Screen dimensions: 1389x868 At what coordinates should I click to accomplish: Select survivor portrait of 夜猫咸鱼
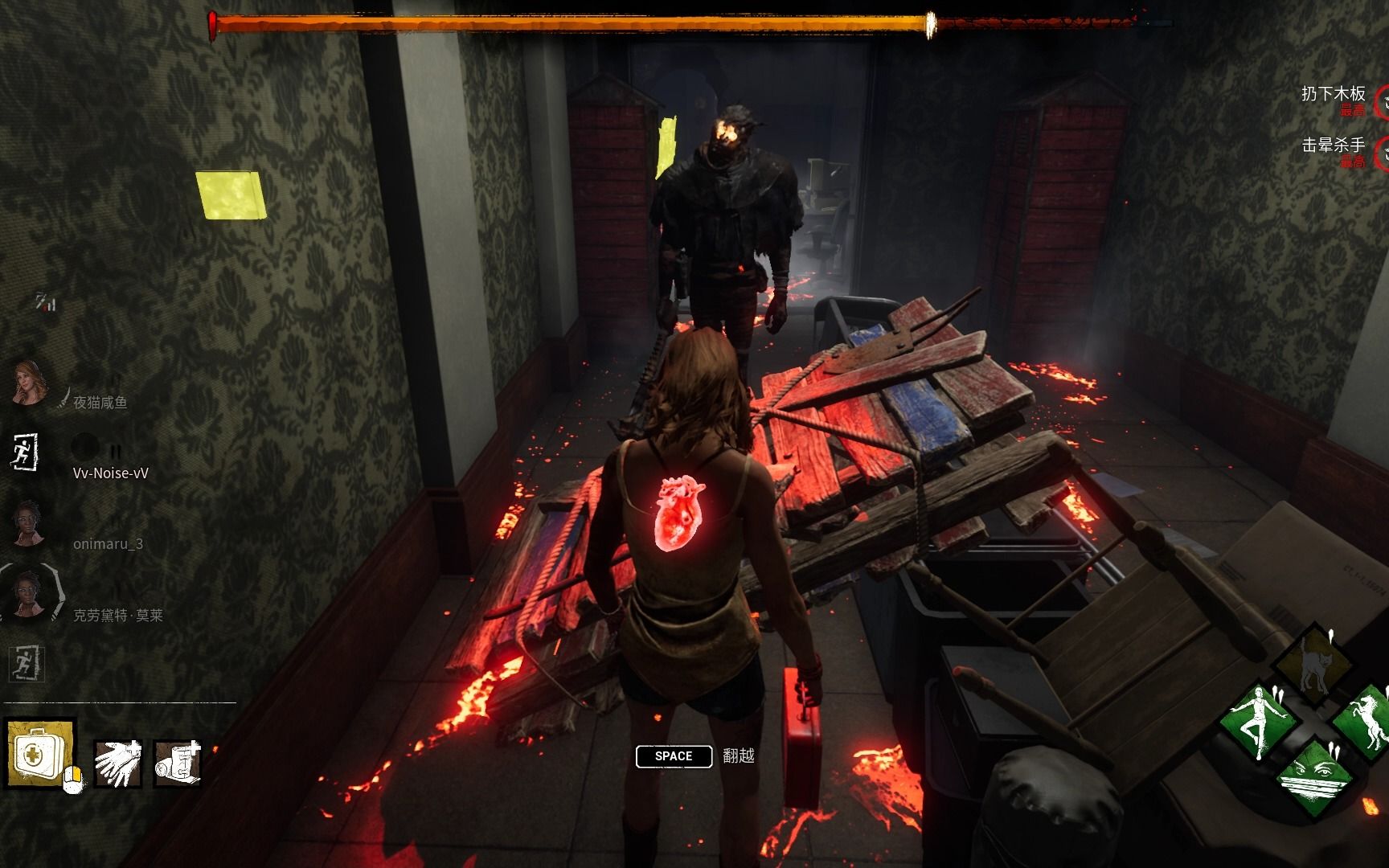(x=31, y=383)
